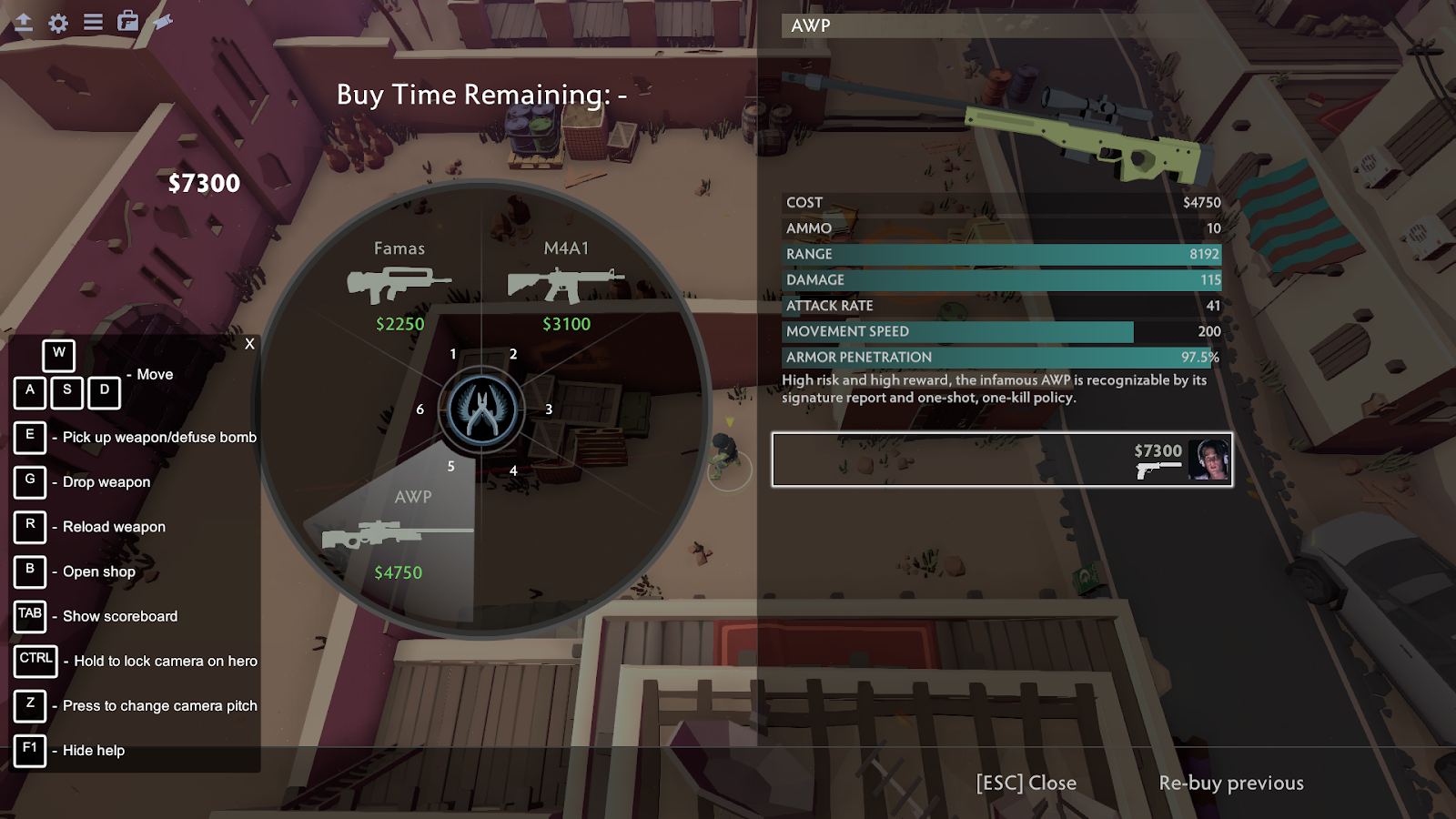The image size is (1456, 819).
Task: Dismiss the controls help panel with X
Action: (x=249, y=344)
